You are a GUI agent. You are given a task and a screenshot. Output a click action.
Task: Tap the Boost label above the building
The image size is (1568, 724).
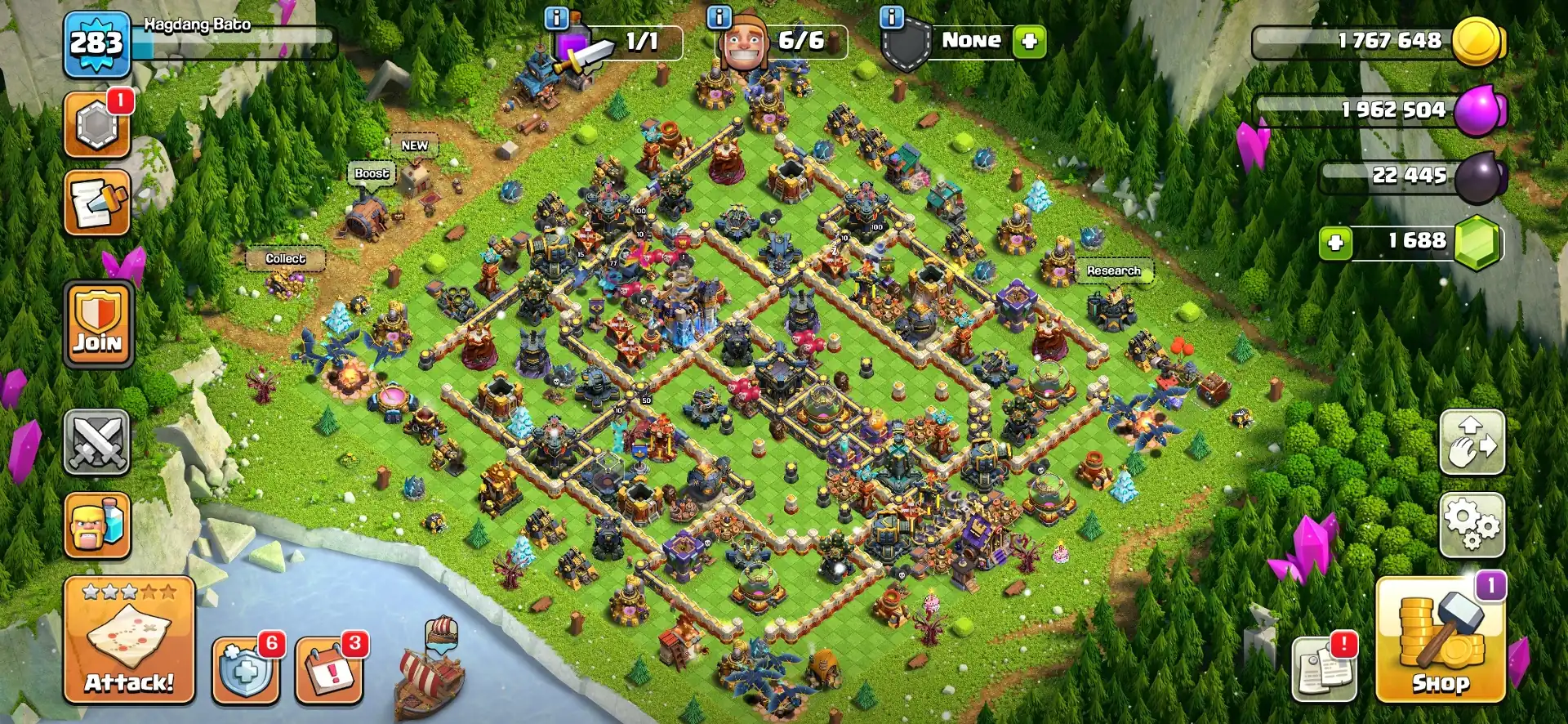pos(372,172)
